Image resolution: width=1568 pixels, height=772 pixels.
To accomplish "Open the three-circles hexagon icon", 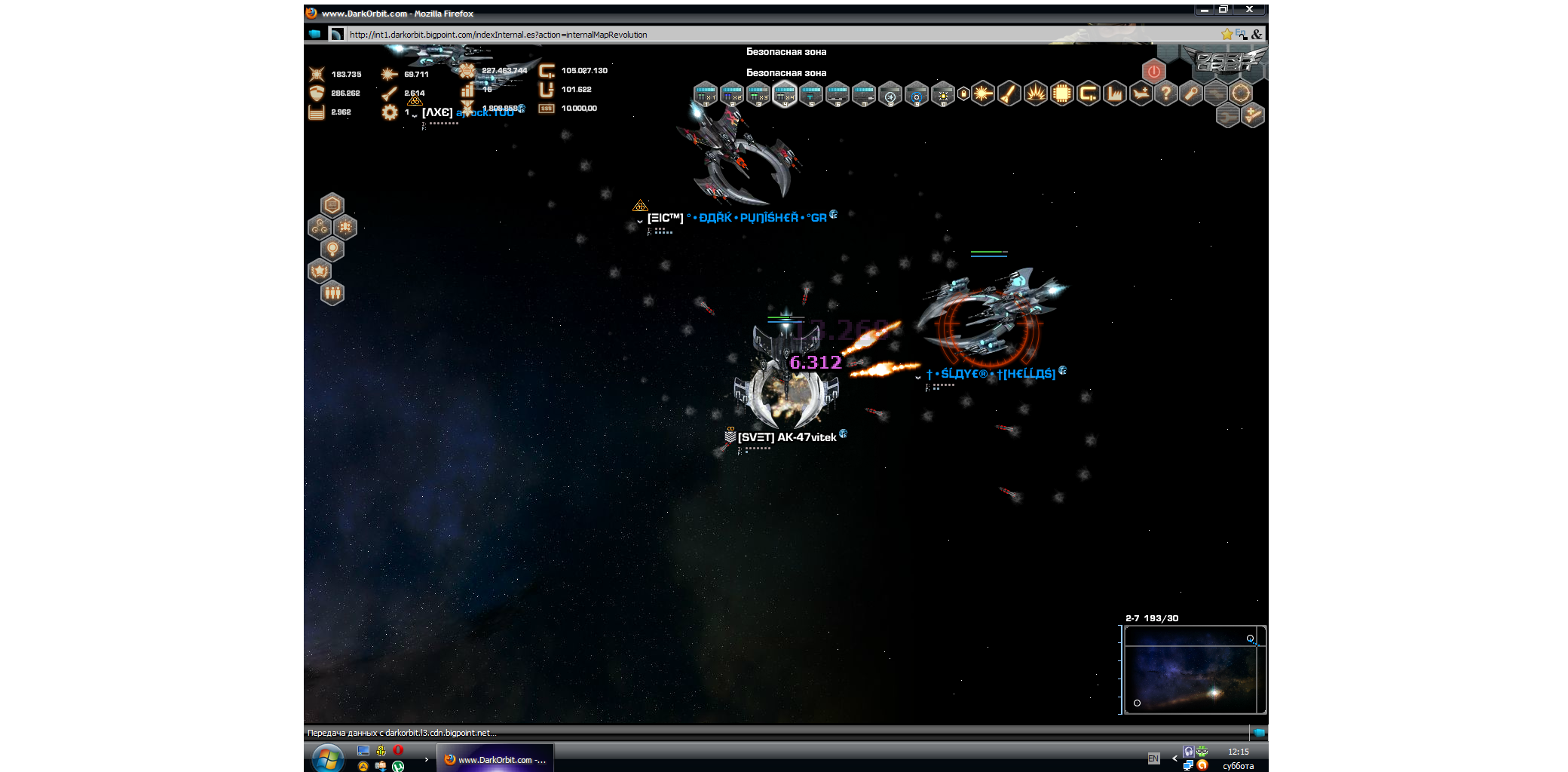I will [x=320, y=227].
